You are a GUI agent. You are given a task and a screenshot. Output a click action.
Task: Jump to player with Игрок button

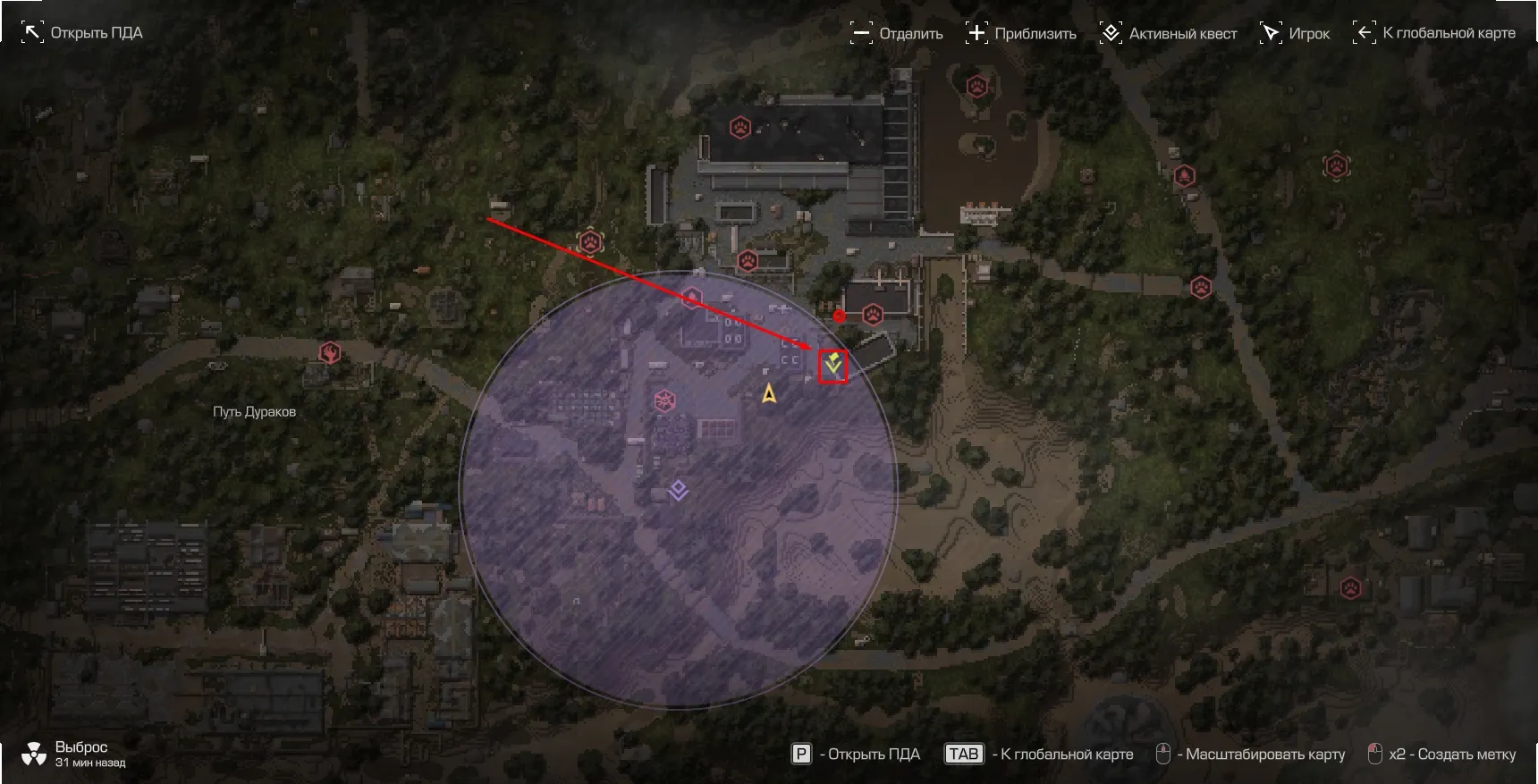click(x=1295, y=34)
